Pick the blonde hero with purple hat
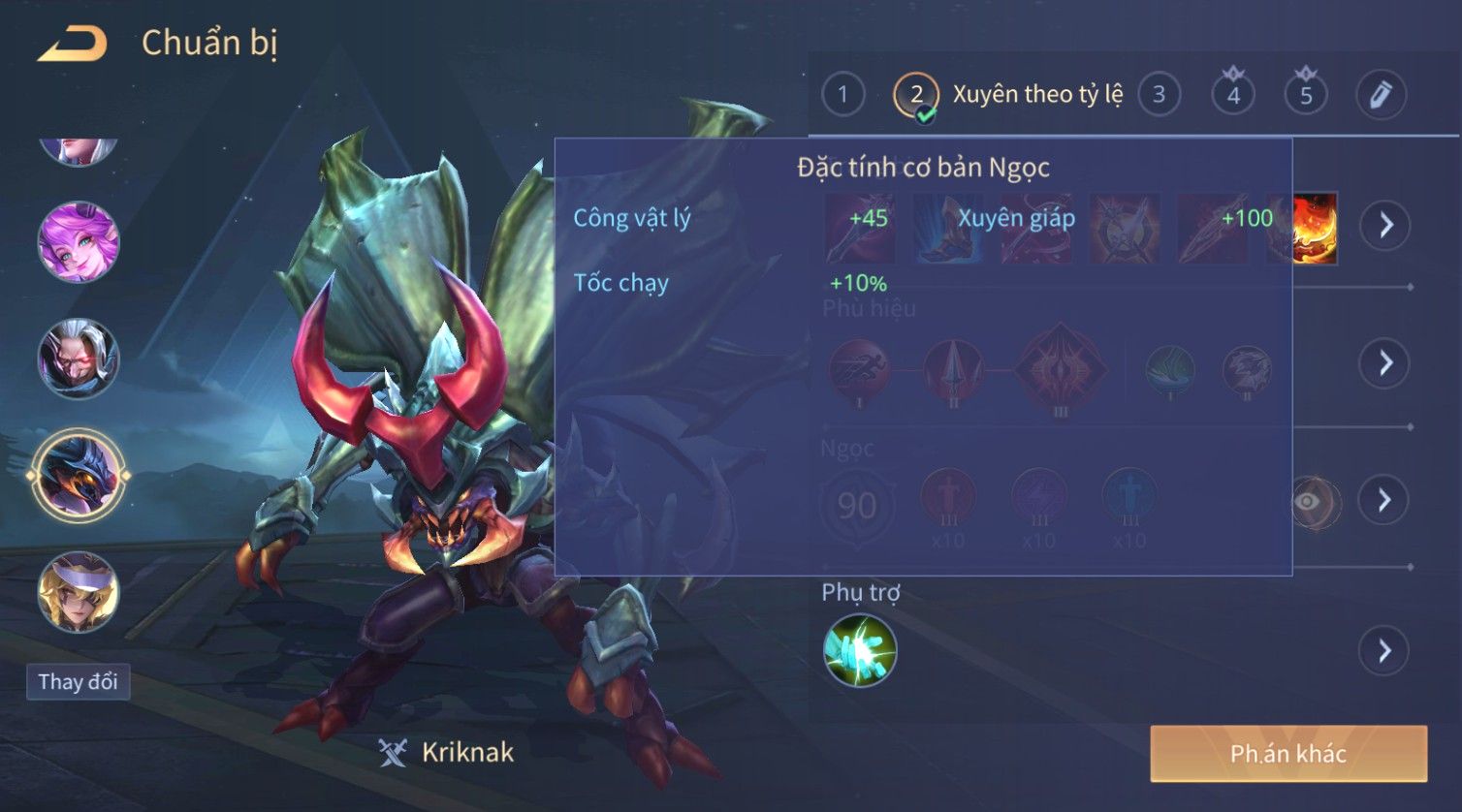Image resolution: width=1462 pixels, height=812 pixels. click(79, 591)
